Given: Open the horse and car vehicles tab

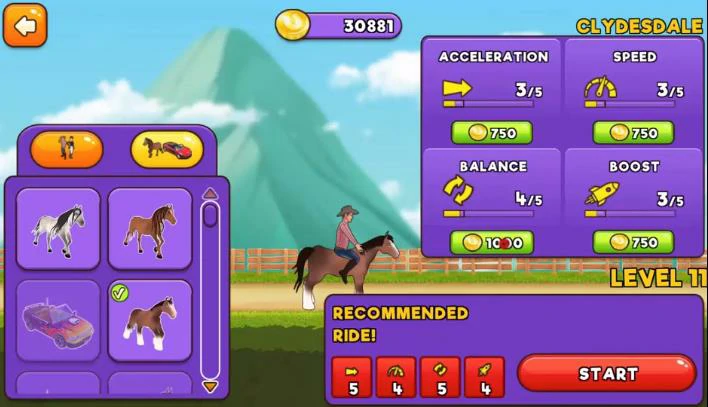Looking at the screenshot, I should (167, 149).
